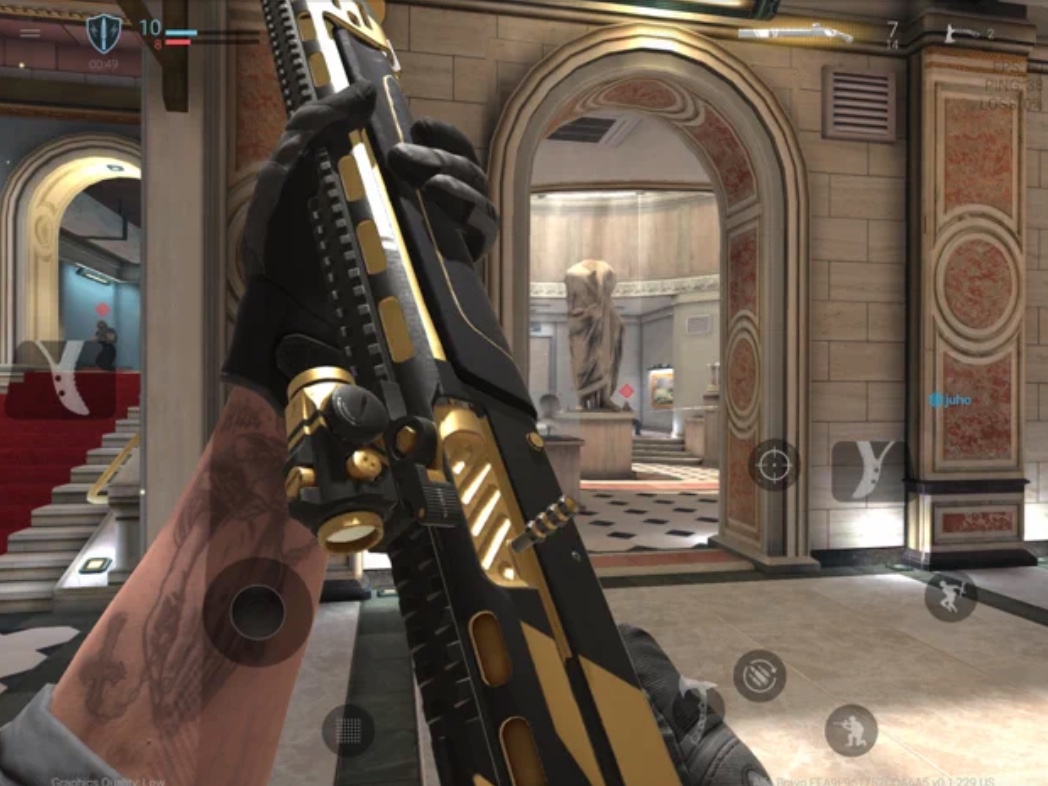Switch to the pistol weapon icon
The height and width of the screenshot is (786, 1048).
click(x=962, y=34)
